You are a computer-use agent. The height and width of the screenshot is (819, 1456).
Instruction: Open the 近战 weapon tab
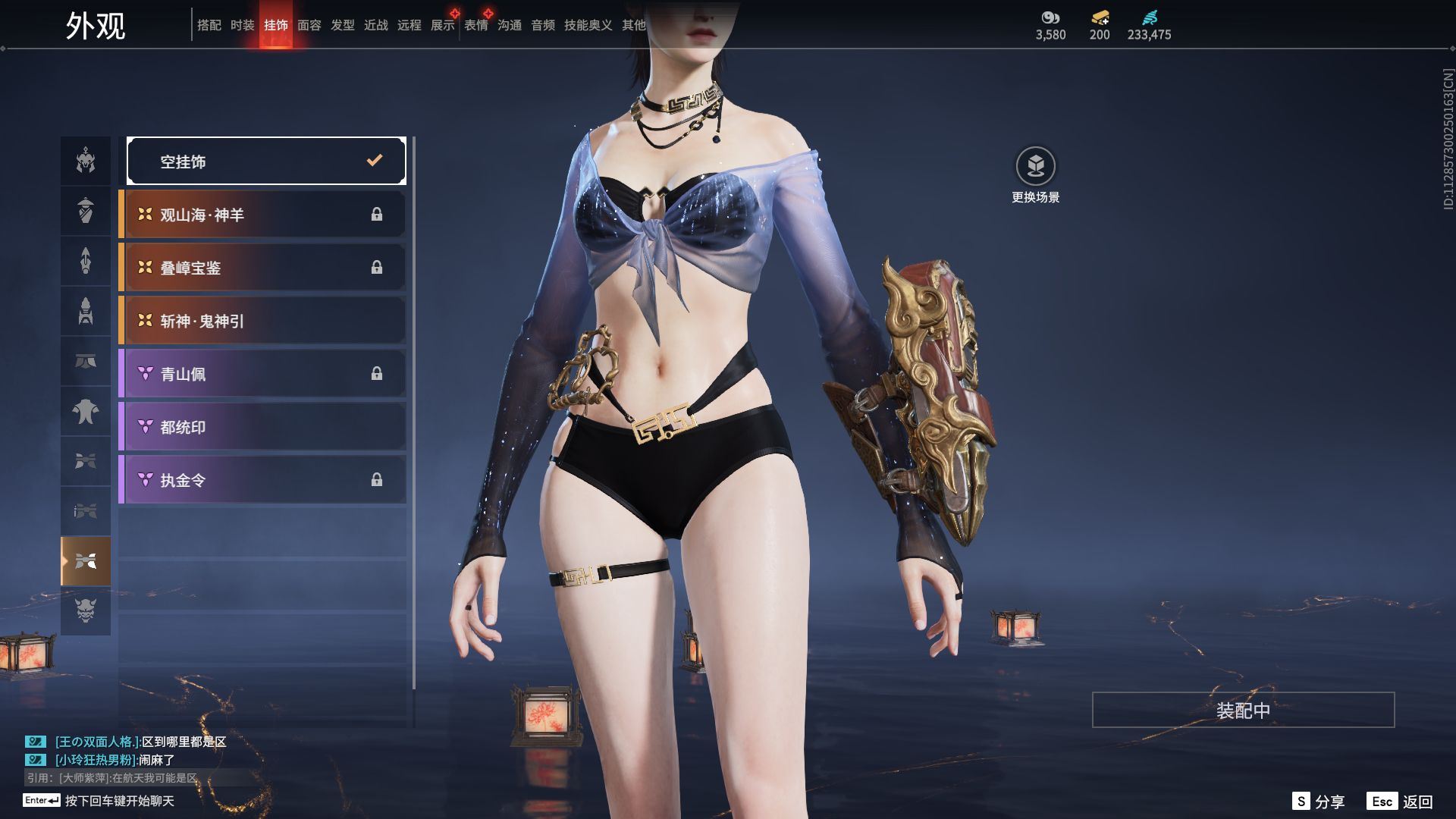pyautogui.click(x=375, y=26)
